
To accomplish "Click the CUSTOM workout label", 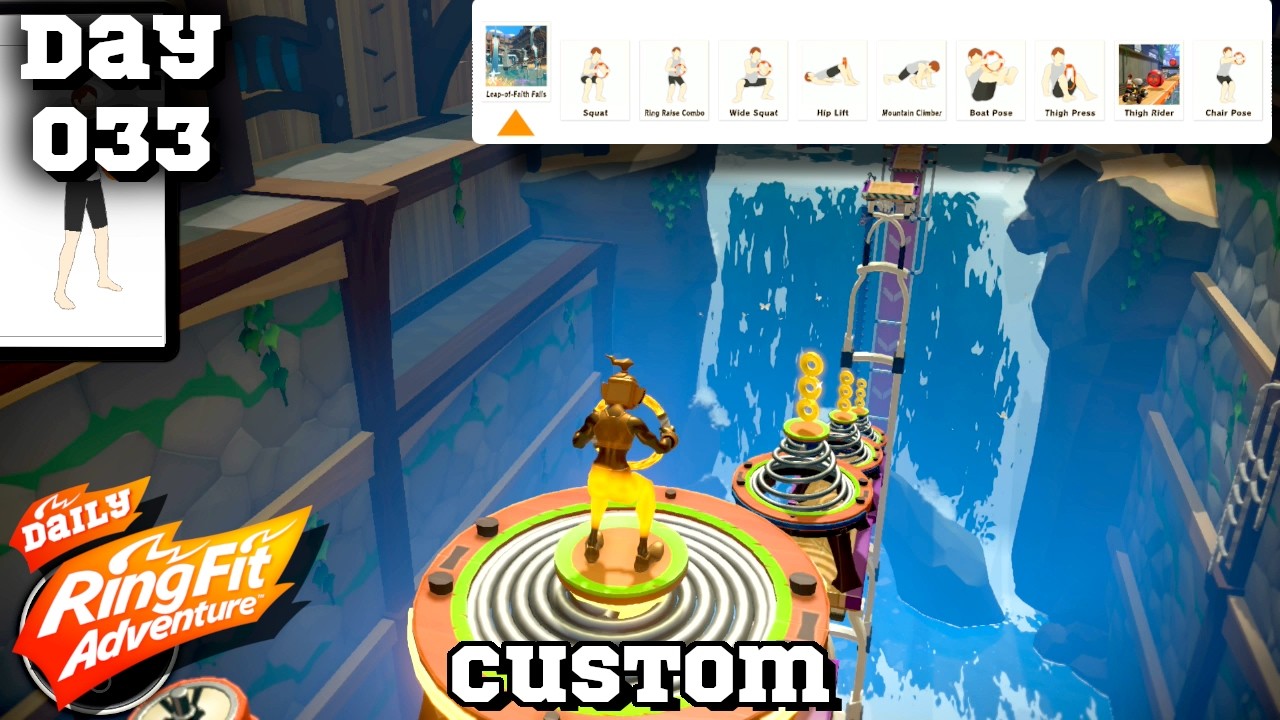I will pyautogui.click(x=640, y=677).
